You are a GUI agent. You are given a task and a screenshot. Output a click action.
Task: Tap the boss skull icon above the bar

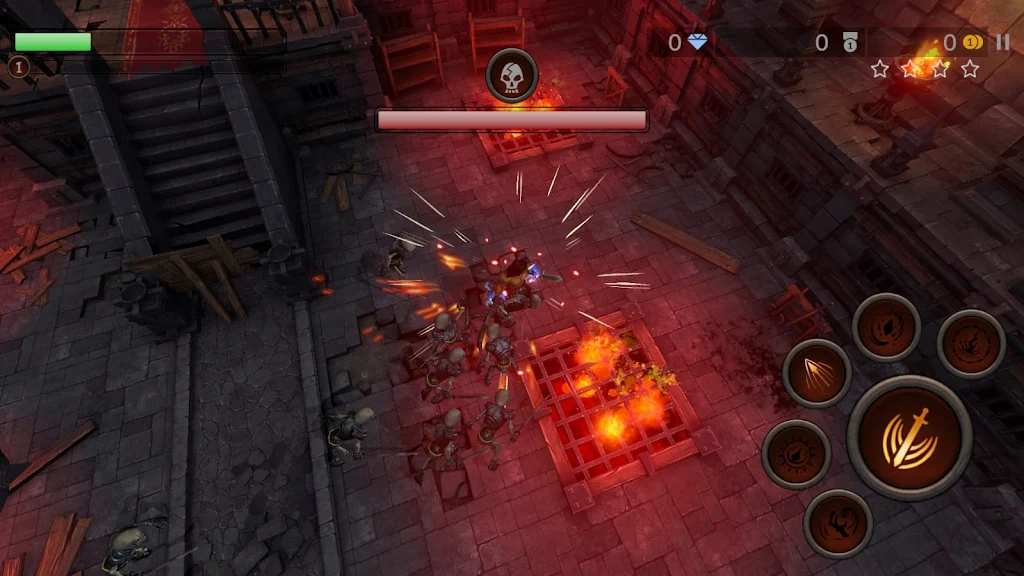pyautogui.click(x=512, y=76)
